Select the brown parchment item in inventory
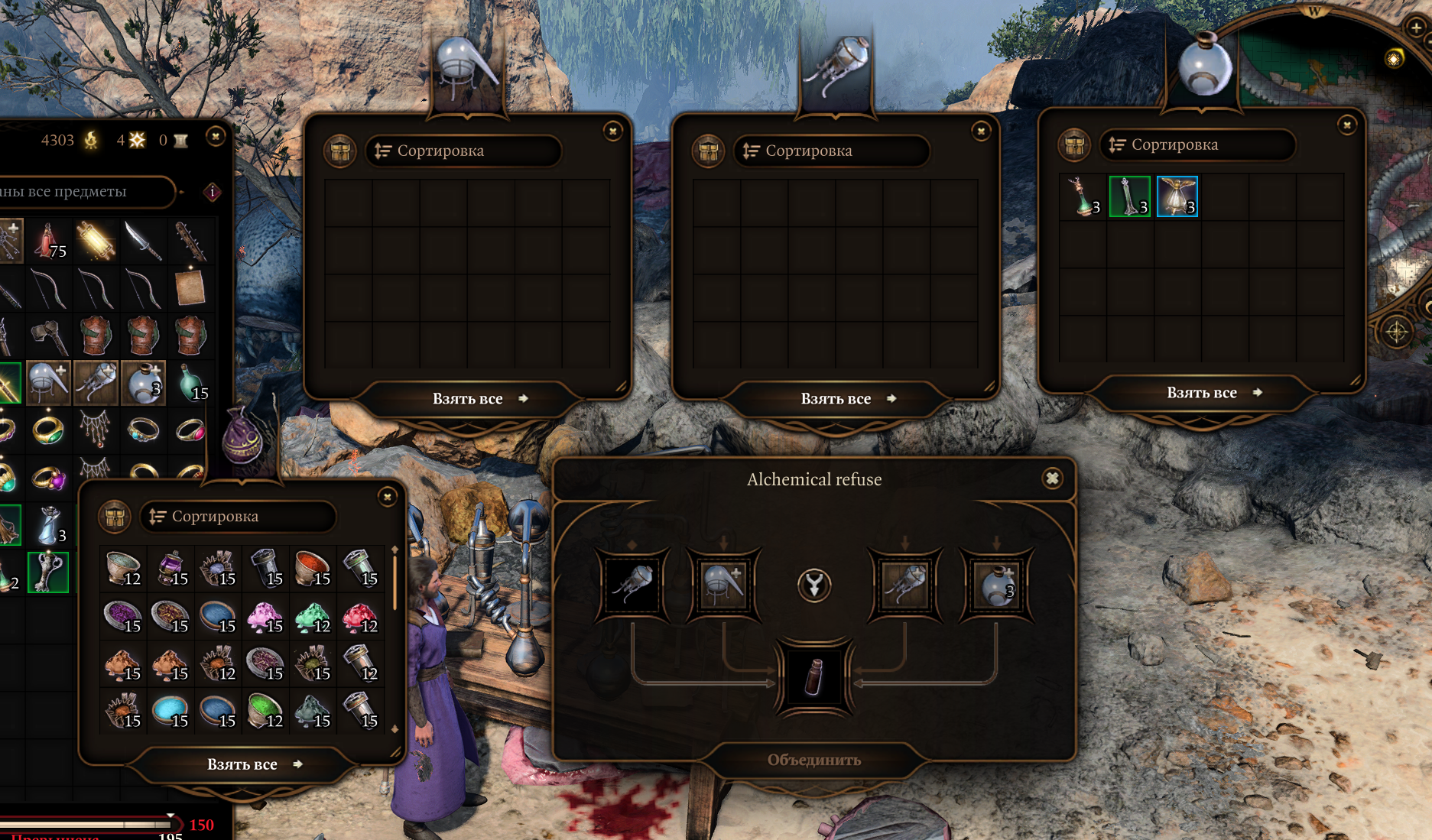This screenshot has width=1432, height=840. 190,288
